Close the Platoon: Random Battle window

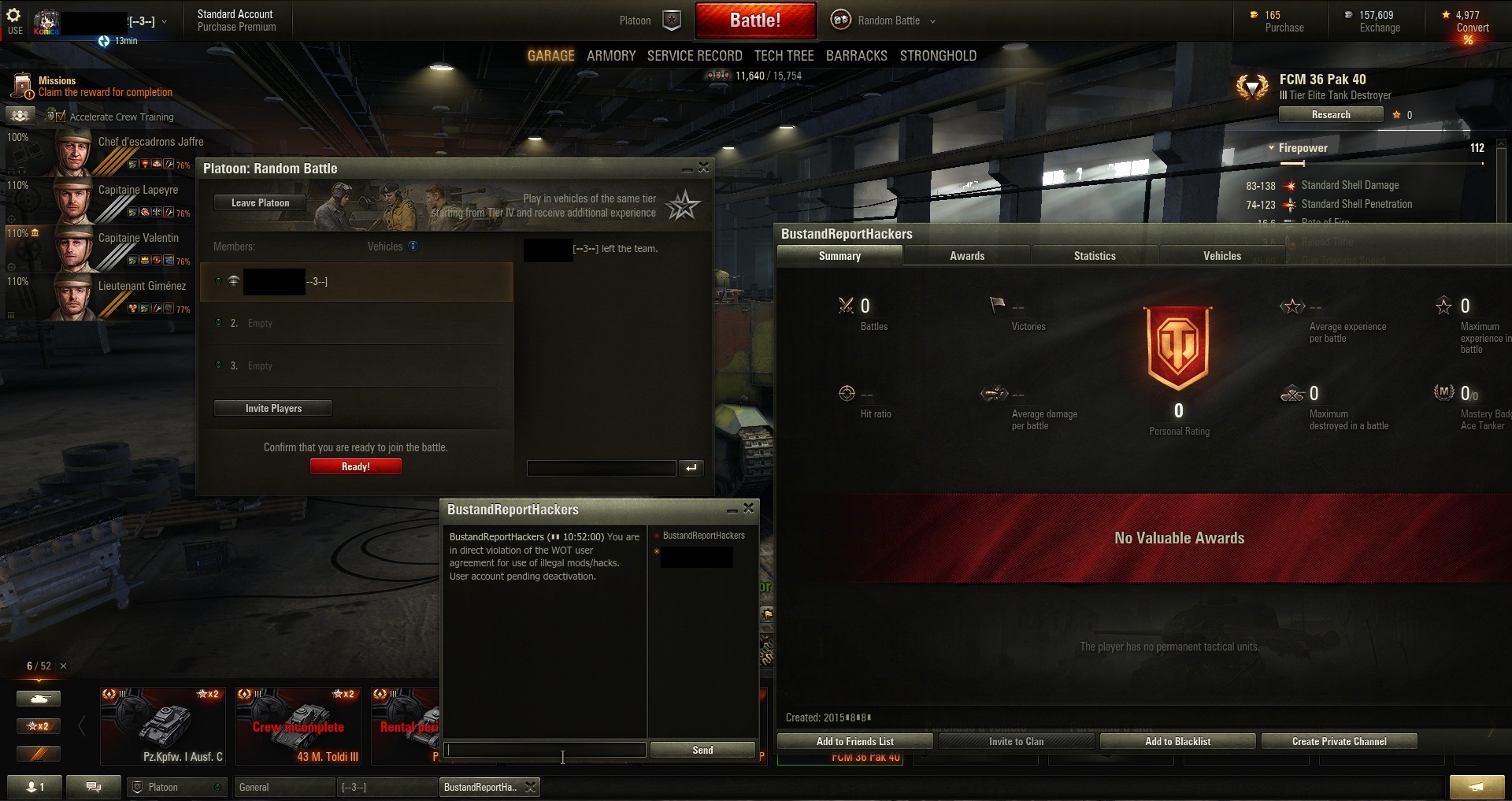tap(704, 168)
